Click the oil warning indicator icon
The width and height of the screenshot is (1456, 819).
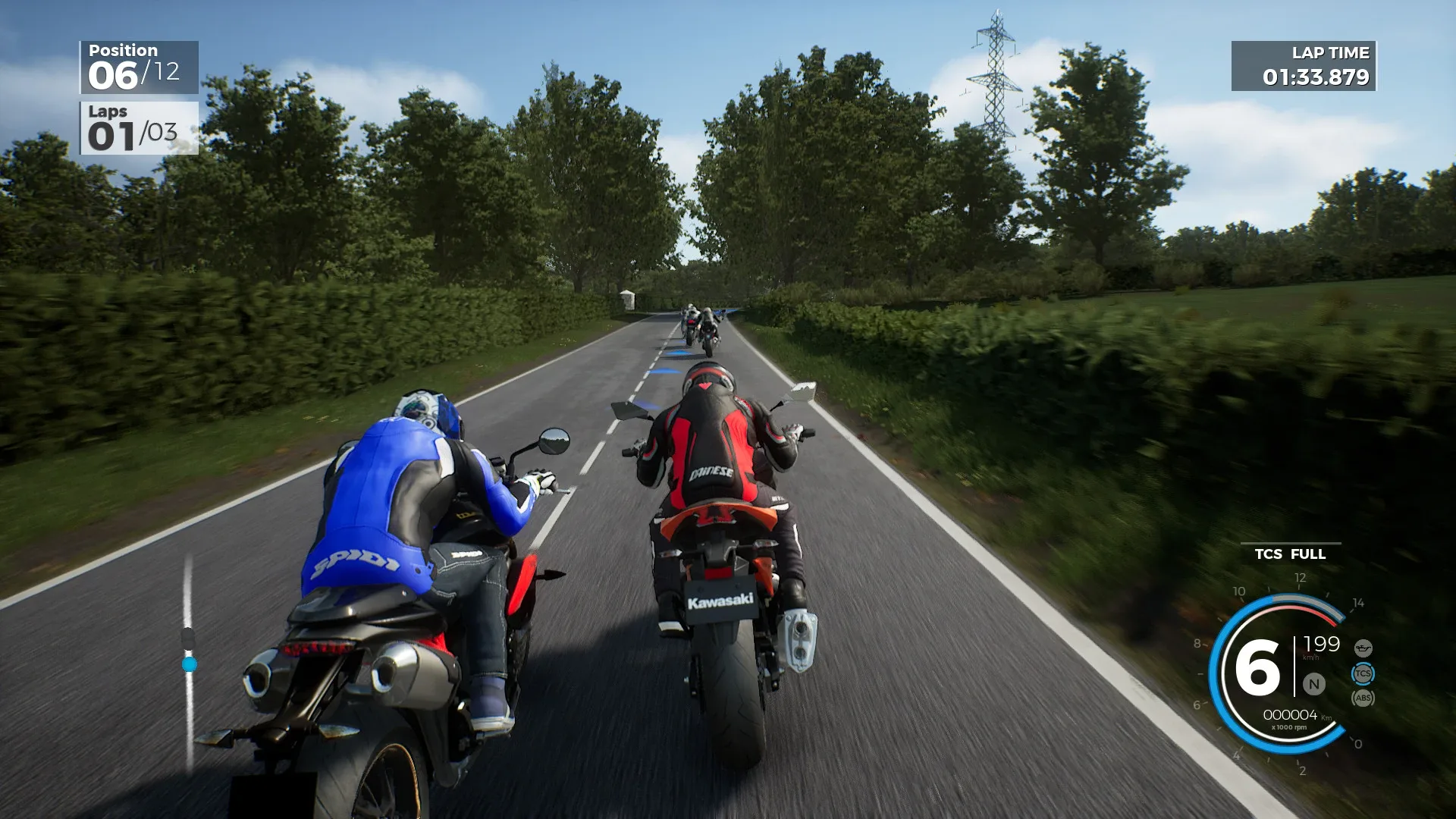pyautogui.click(x=1363, y=648)
